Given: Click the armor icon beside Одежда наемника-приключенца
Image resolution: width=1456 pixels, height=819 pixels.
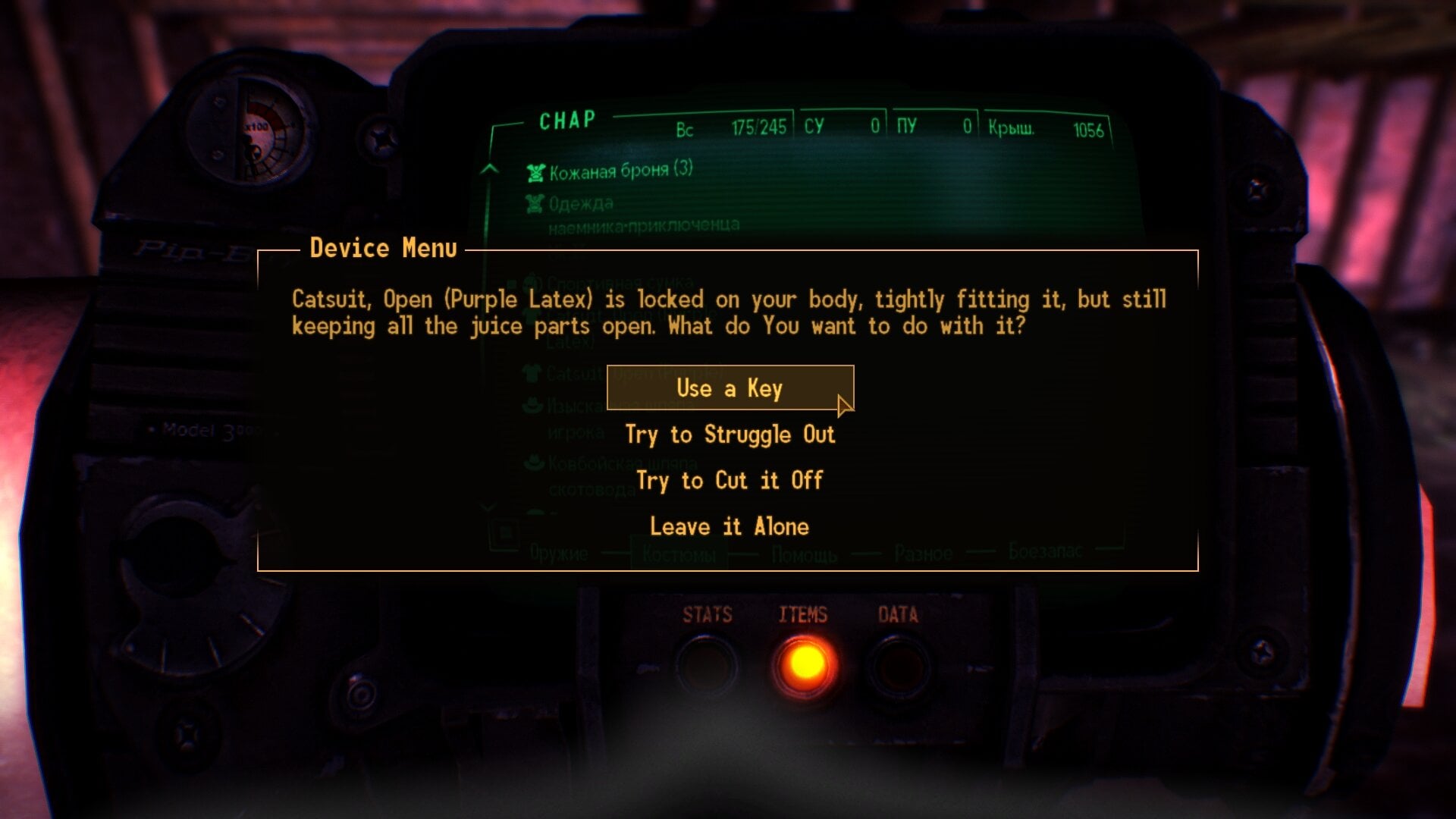Looking at the screenshot, I should [535, 203].
